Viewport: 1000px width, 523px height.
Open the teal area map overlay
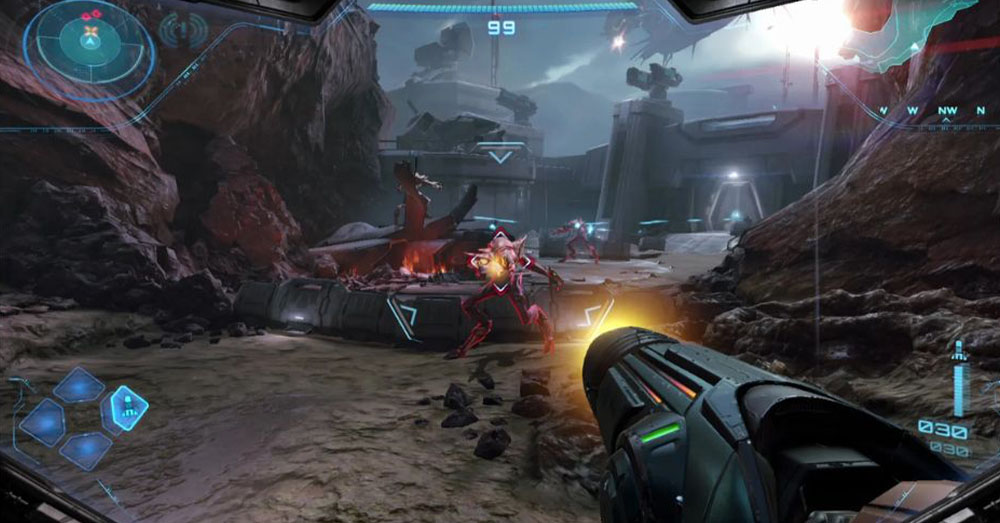915,30
